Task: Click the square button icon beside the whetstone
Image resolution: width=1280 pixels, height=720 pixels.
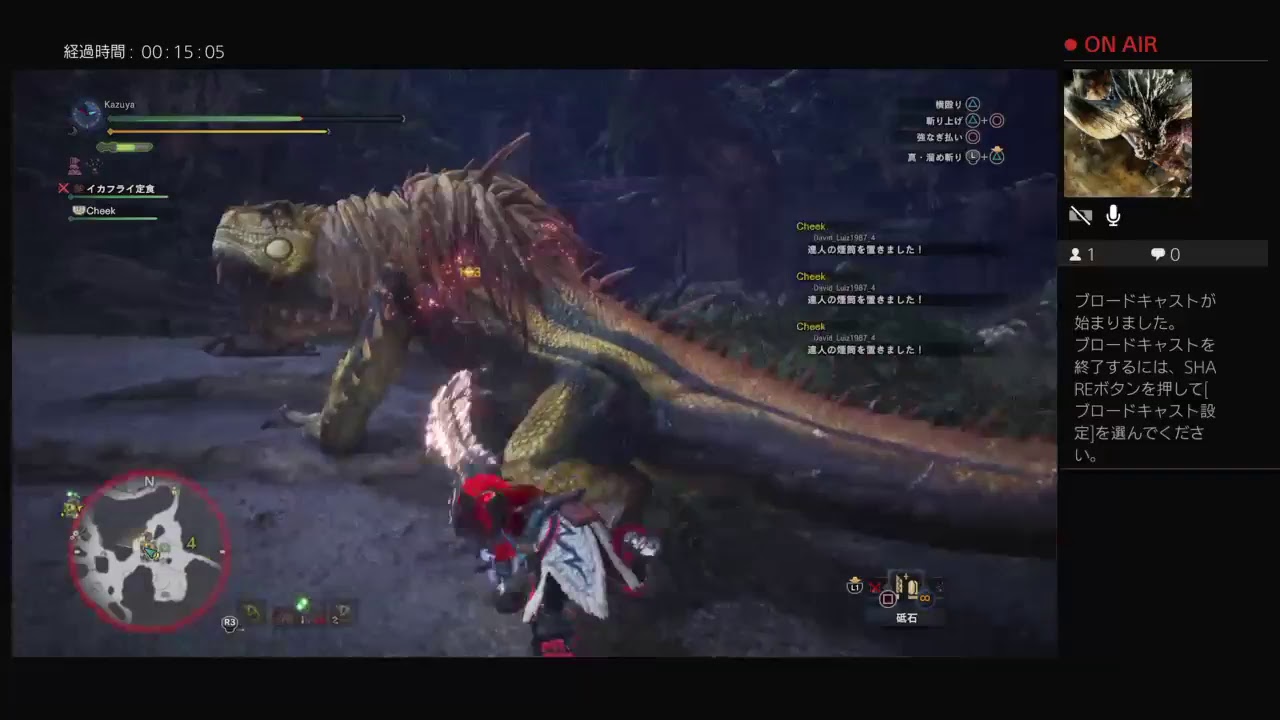Action: pos(888,598)
